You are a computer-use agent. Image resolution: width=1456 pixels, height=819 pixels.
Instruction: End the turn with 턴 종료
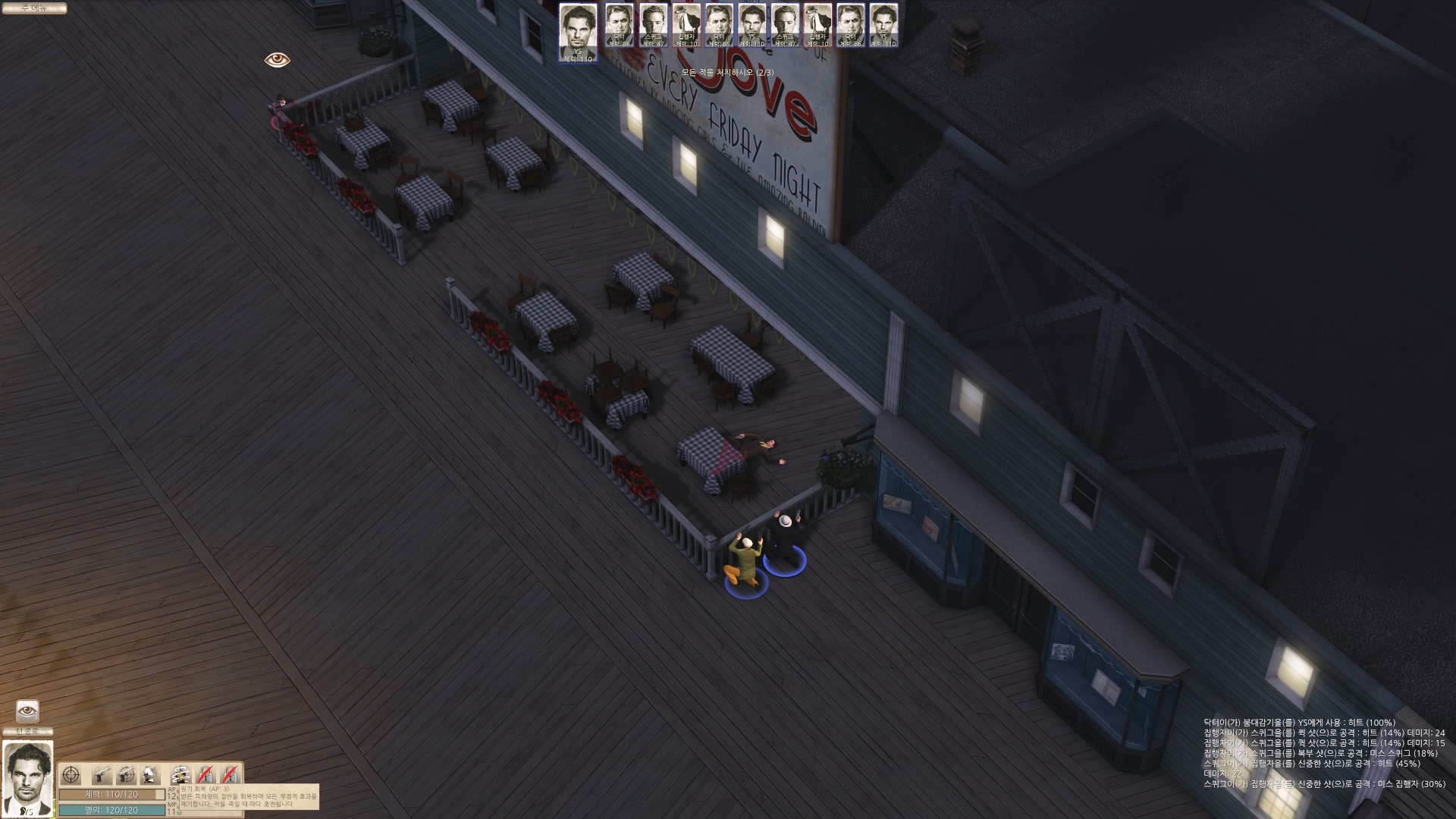coord(28,732)
